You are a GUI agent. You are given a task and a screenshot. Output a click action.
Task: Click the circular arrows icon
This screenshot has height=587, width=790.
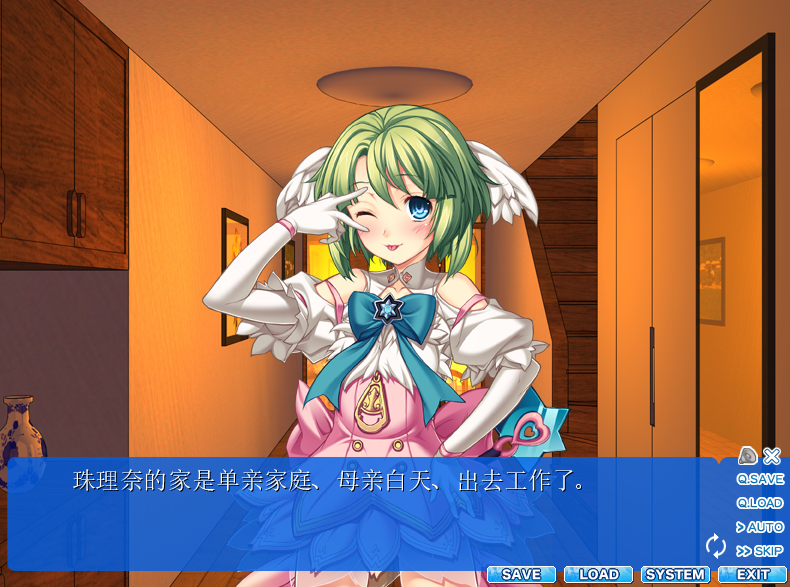(x=715, y=545)
